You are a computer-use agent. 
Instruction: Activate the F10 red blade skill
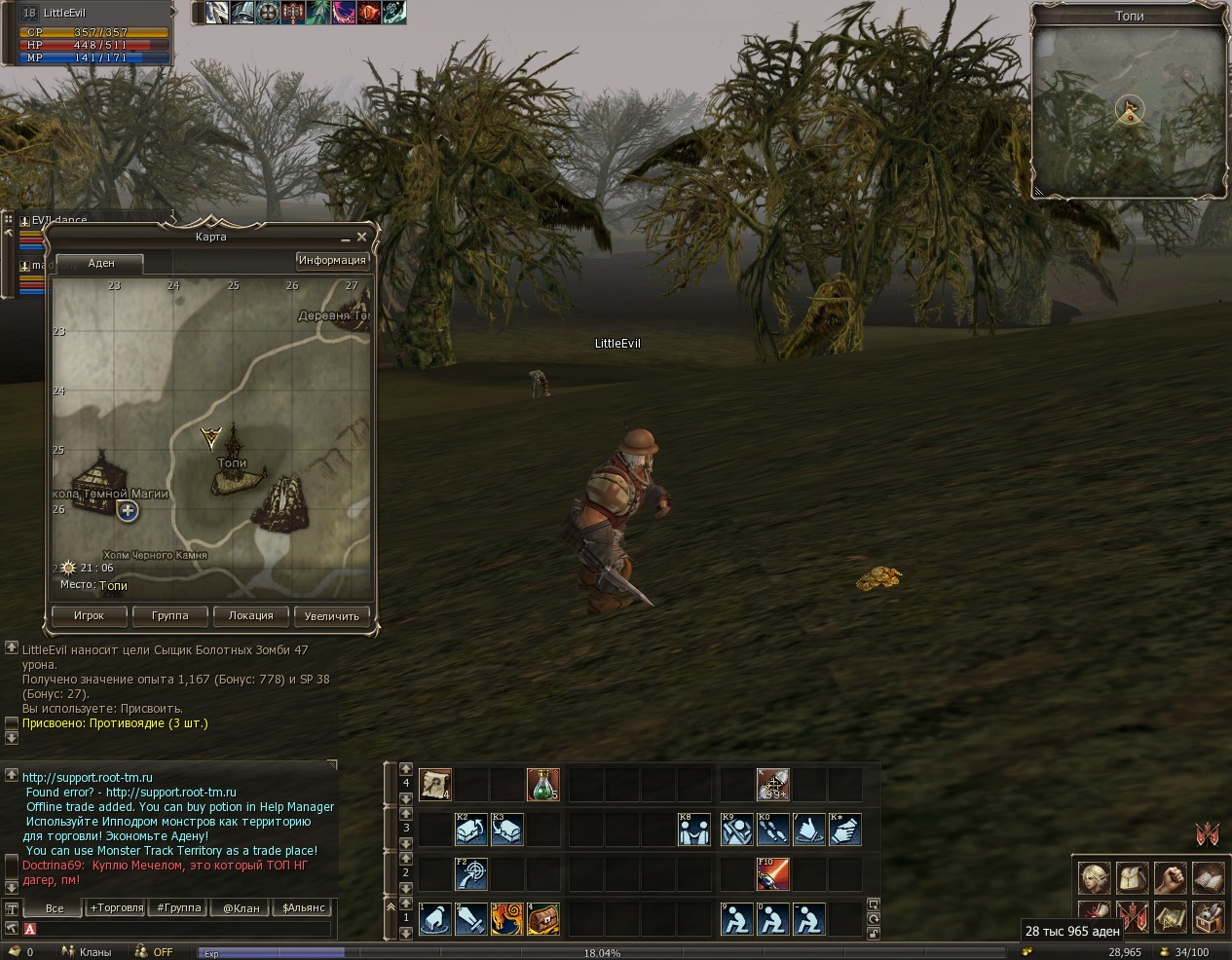point(773,874)
